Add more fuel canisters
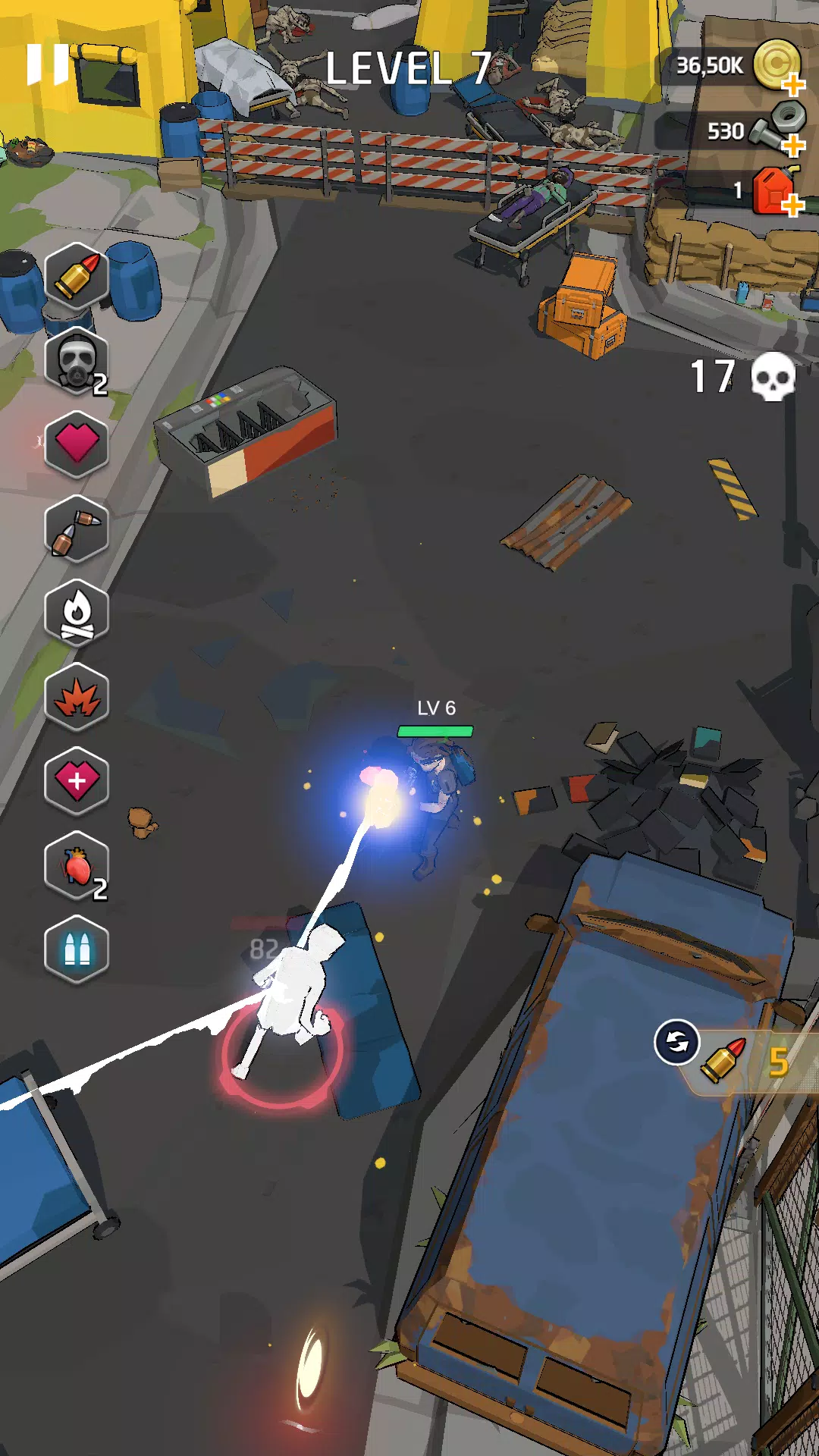The width and height of the screenshot is (819, 1456). pyautogui.click(x=792, y=205)
